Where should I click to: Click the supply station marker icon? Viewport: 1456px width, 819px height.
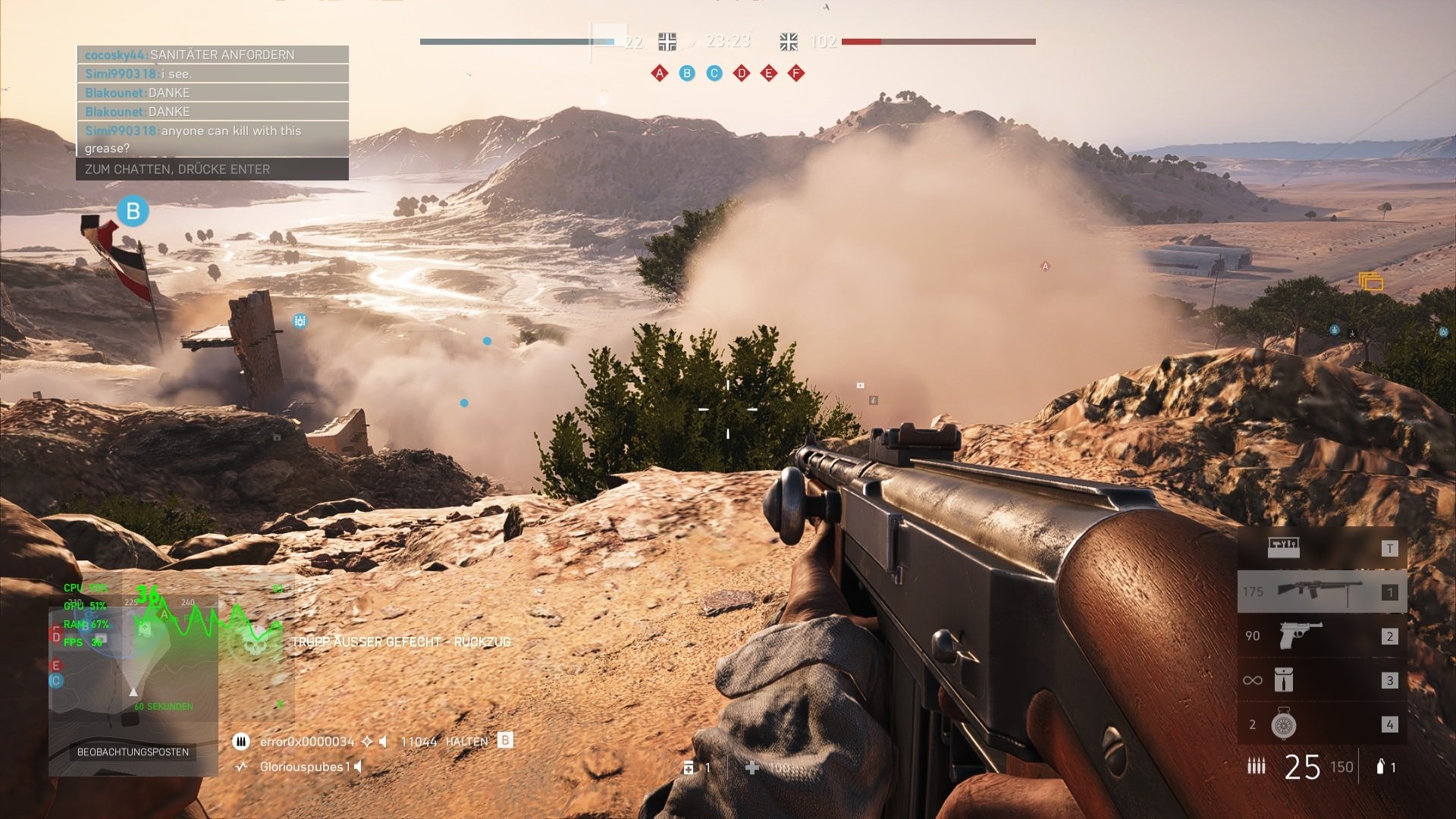(1371, 282)
